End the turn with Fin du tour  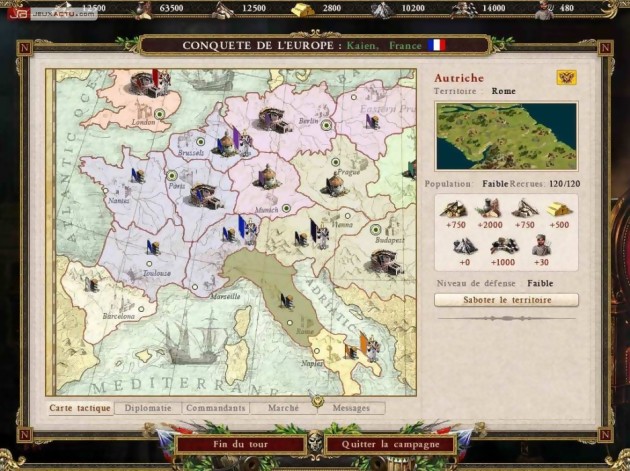coord(240,444)
